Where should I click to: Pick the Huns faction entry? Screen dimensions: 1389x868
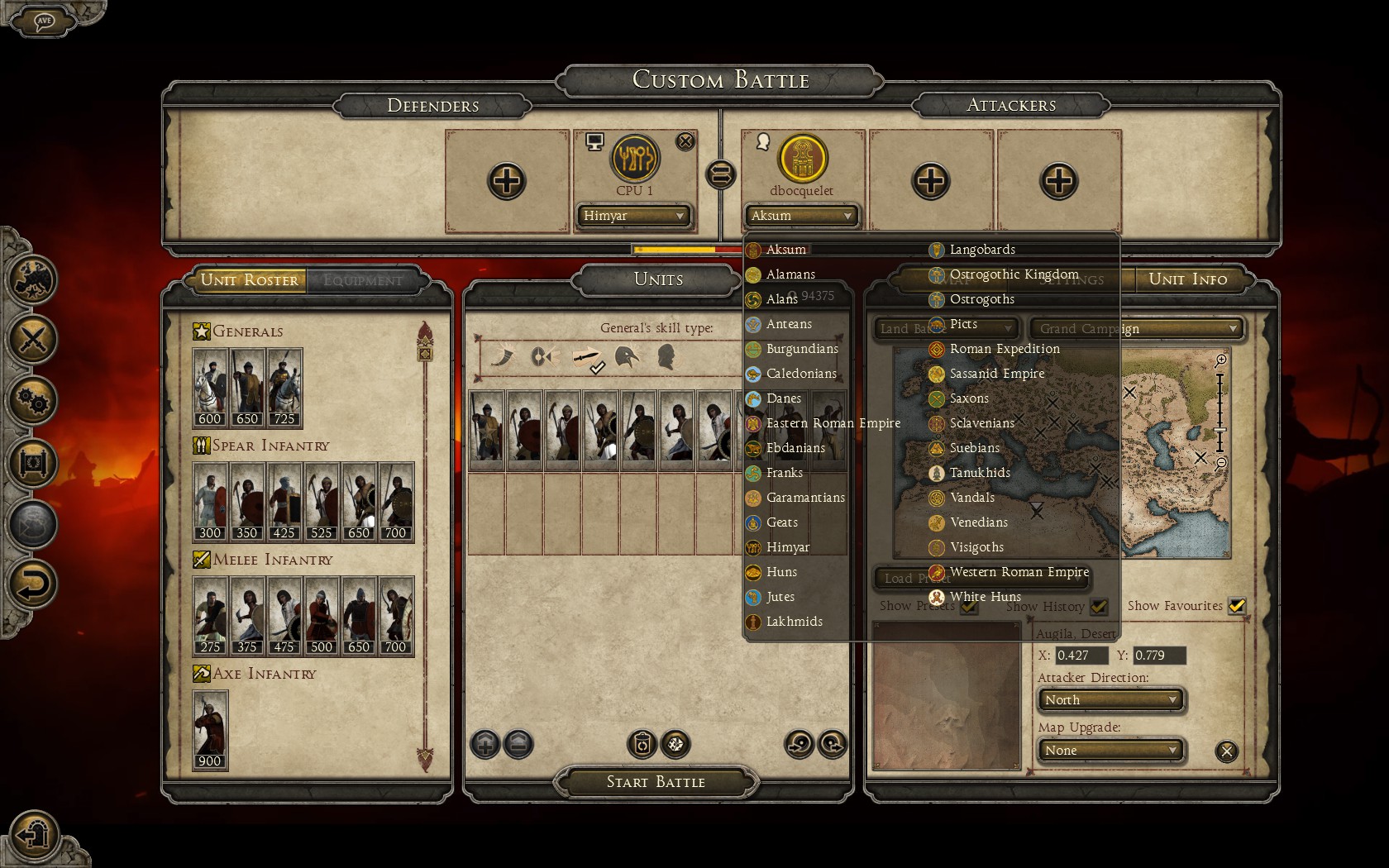pos(780,572)
